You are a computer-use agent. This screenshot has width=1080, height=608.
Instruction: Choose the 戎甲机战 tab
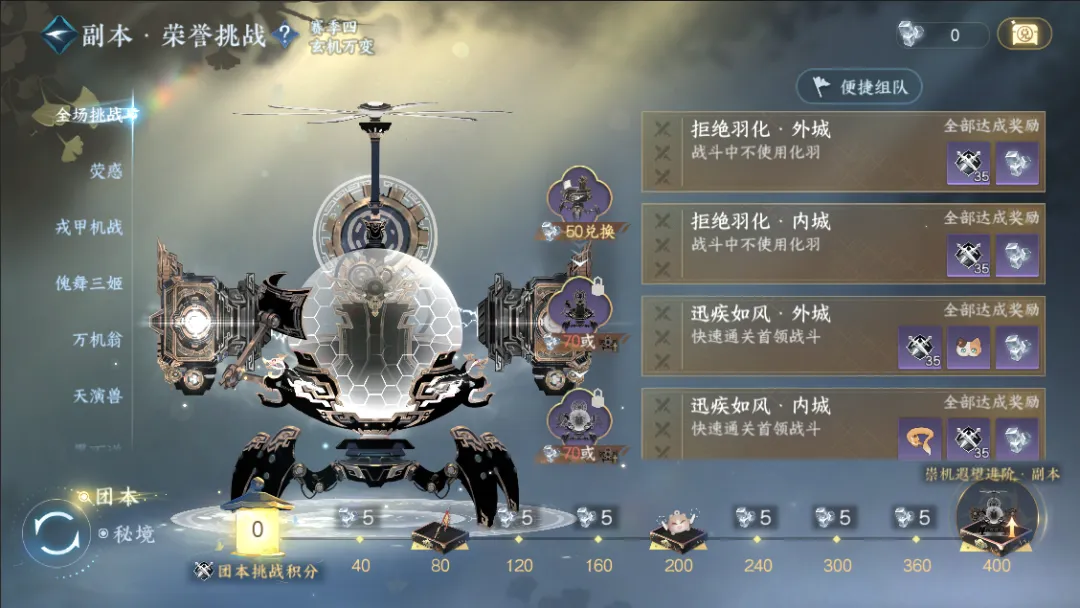(89, 227)
